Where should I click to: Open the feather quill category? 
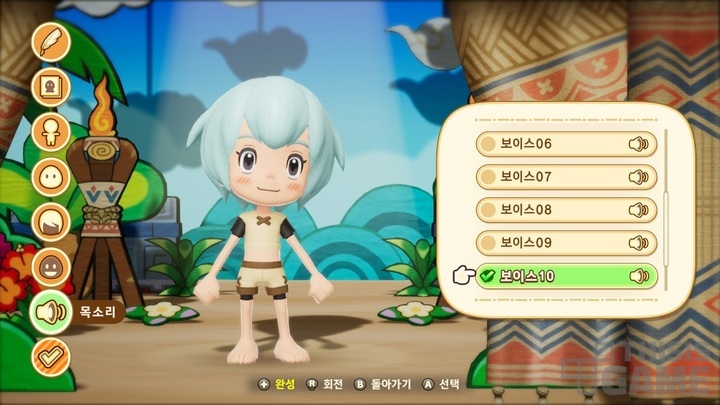[50, 41]
